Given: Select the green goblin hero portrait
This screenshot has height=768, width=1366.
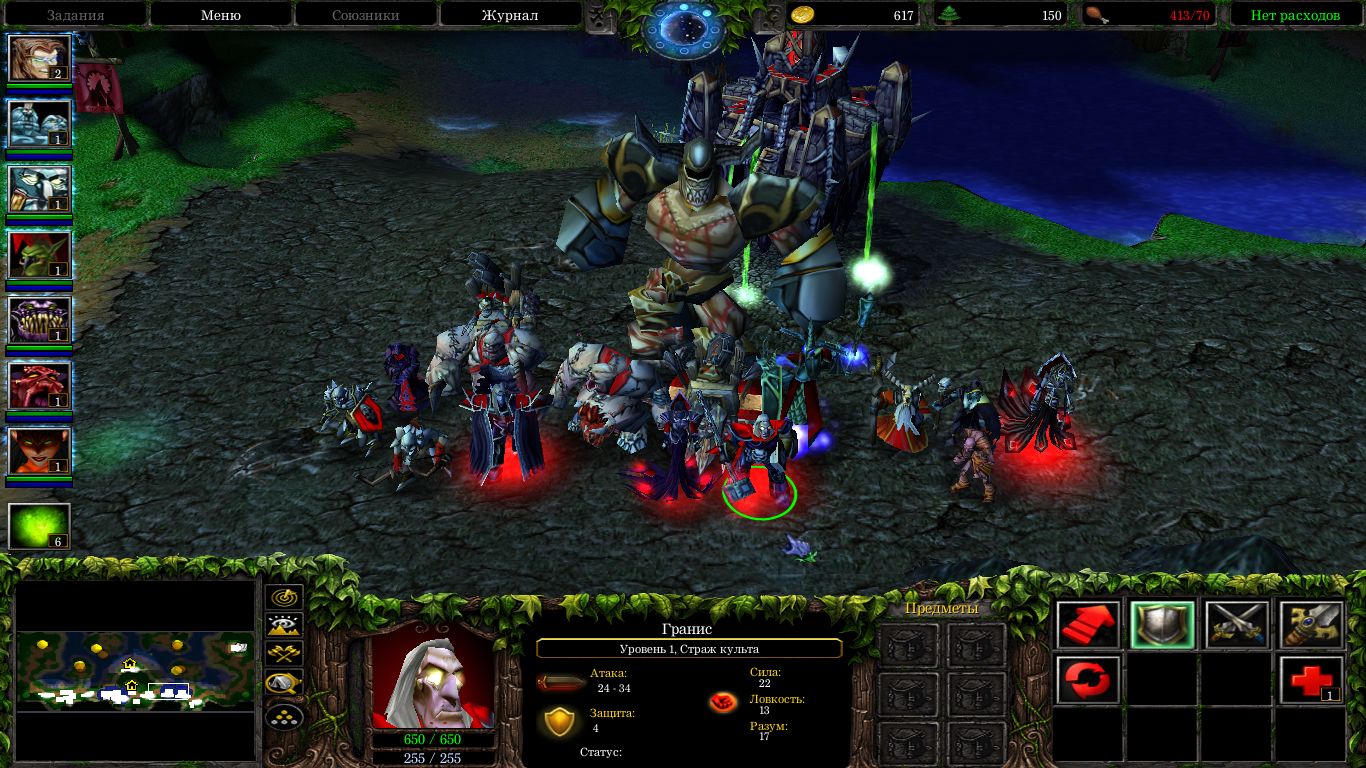Looking at the screenshot, I should (40, 255).
